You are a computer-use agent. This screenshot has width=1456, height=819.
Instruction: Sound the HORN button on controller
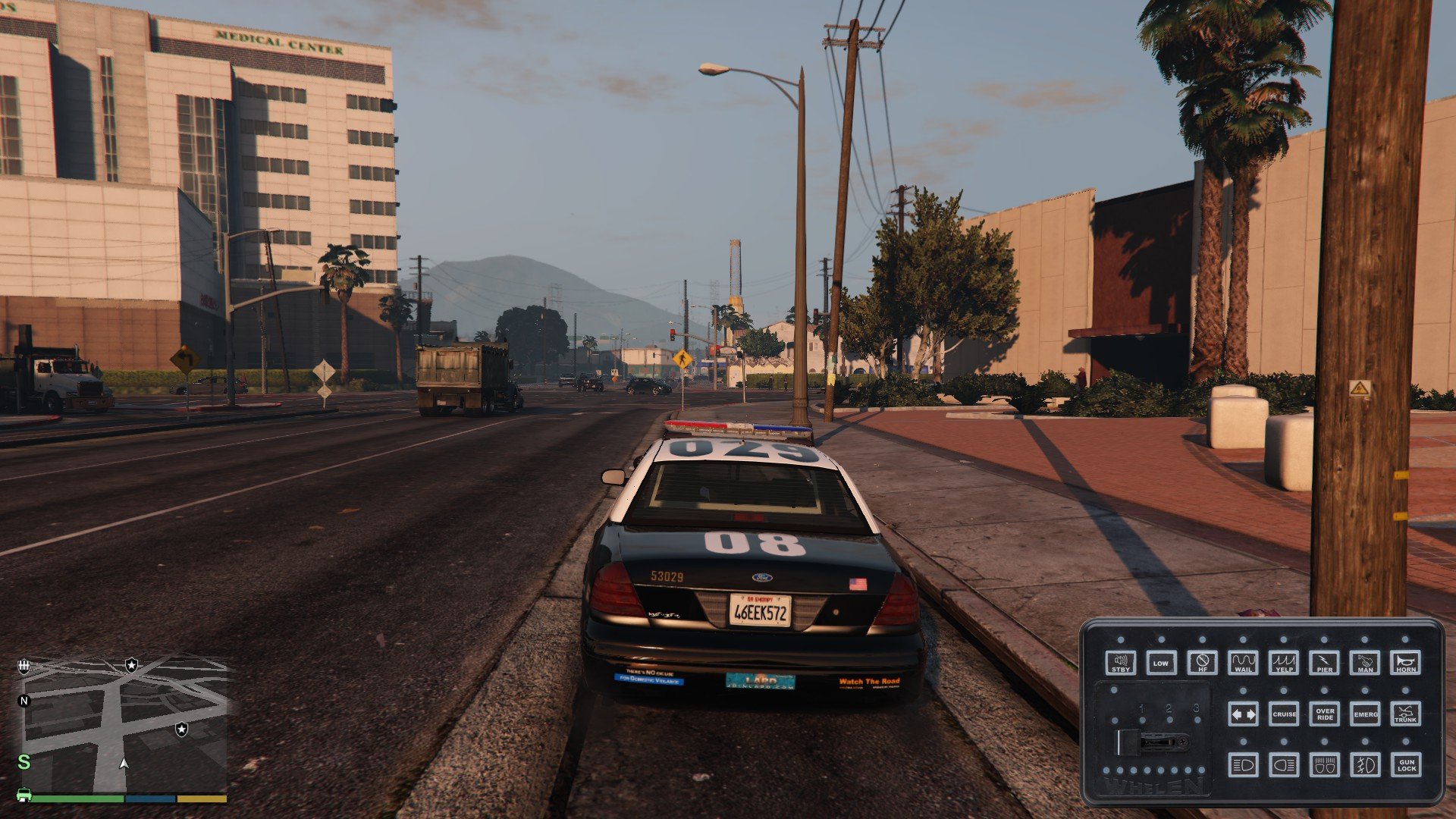tap(1406, 663)
